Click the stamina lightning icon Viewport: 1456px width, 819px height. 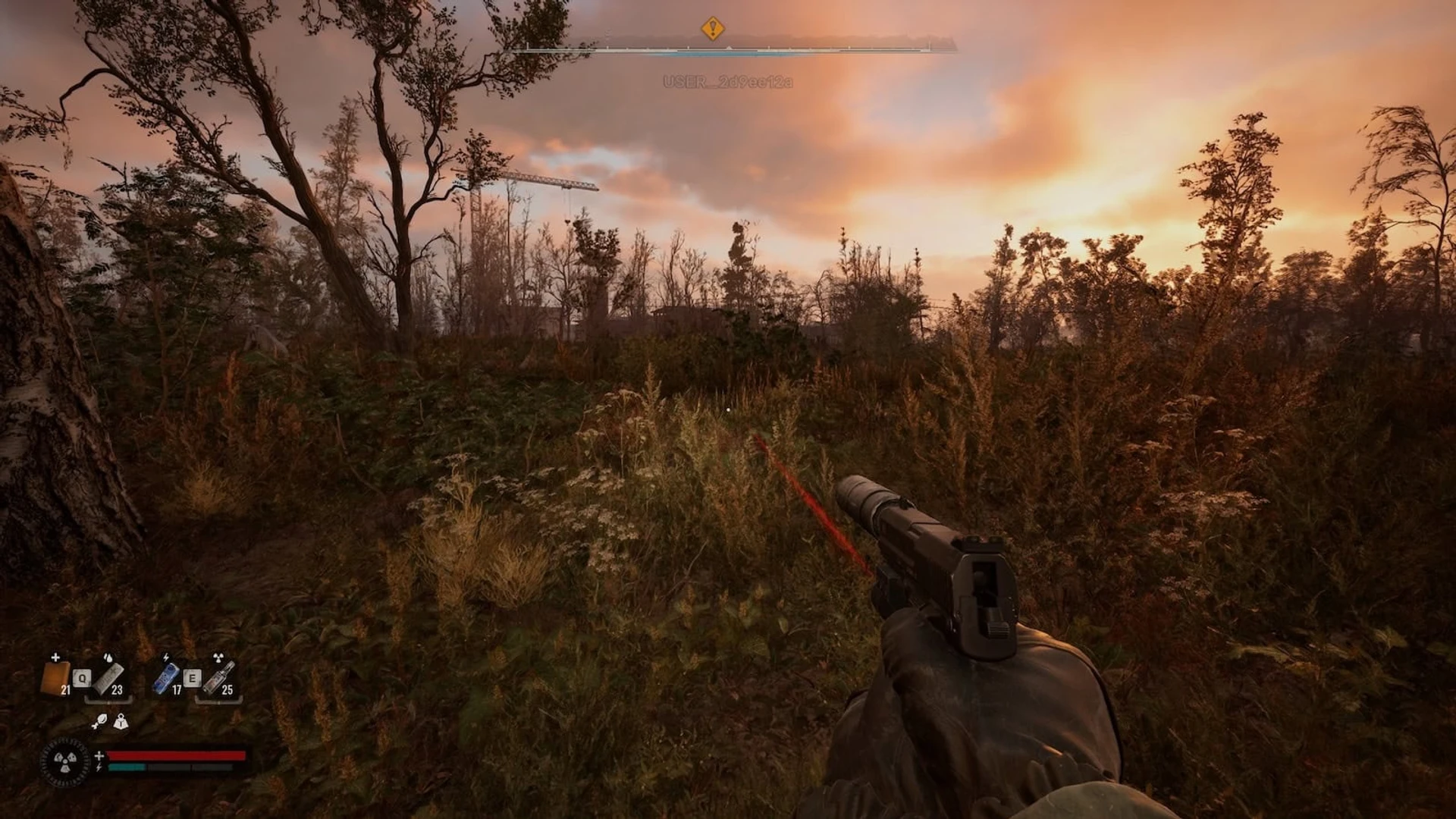99,766
